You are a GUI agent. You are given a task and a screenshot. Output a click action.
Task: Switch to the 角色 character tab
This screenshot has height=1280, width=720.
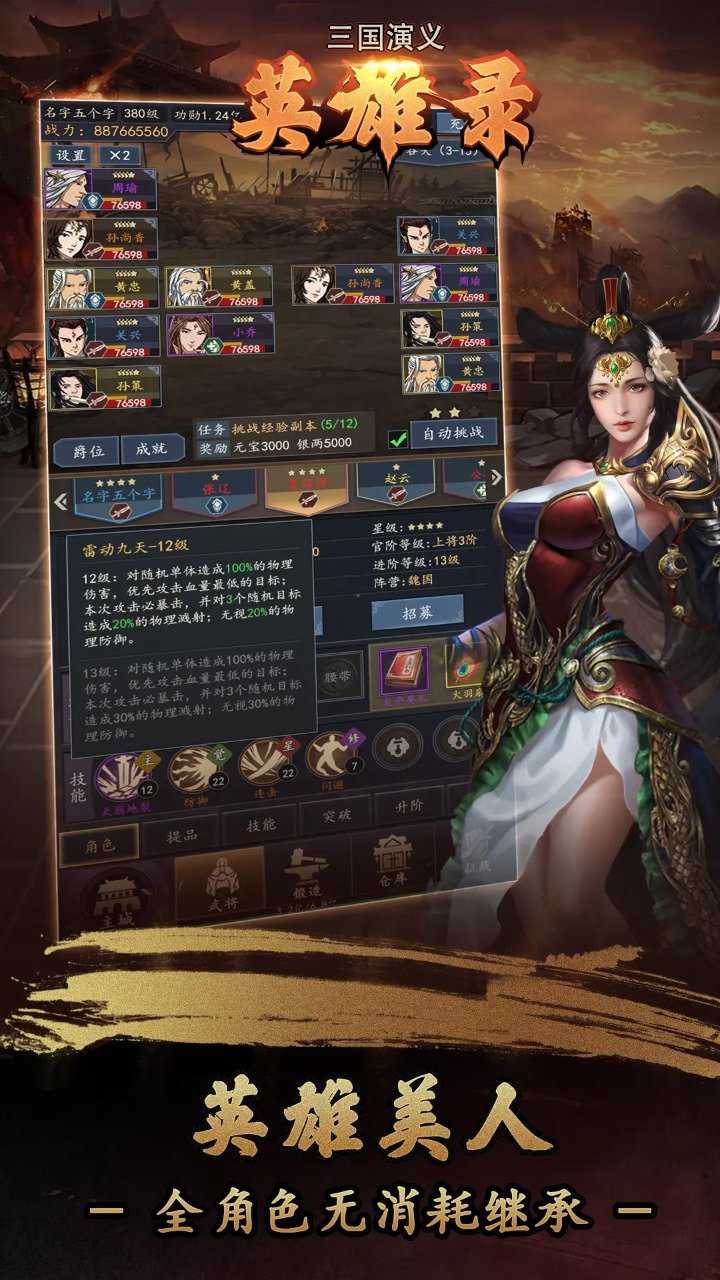[98, 845]
